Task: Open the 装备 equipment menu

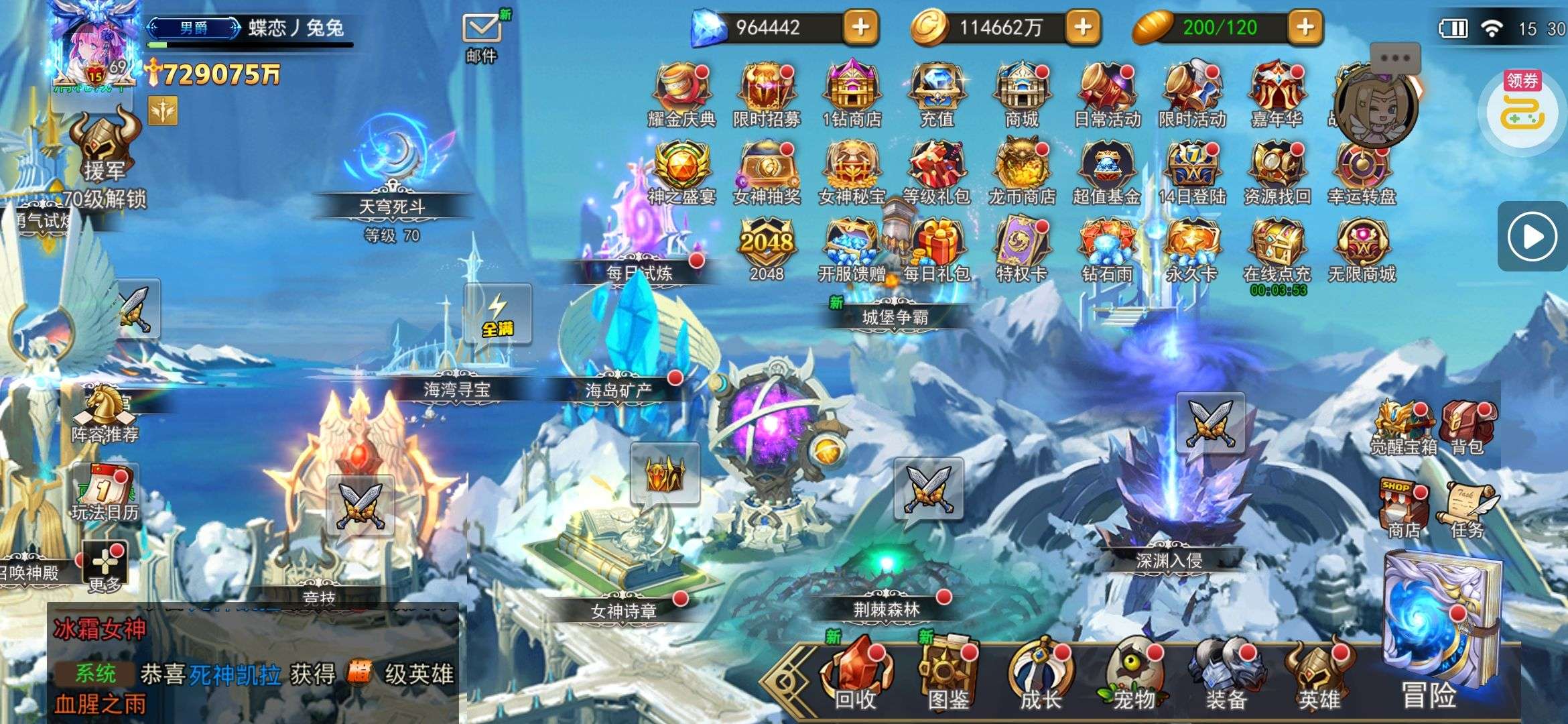Action: coord(1226,676)
